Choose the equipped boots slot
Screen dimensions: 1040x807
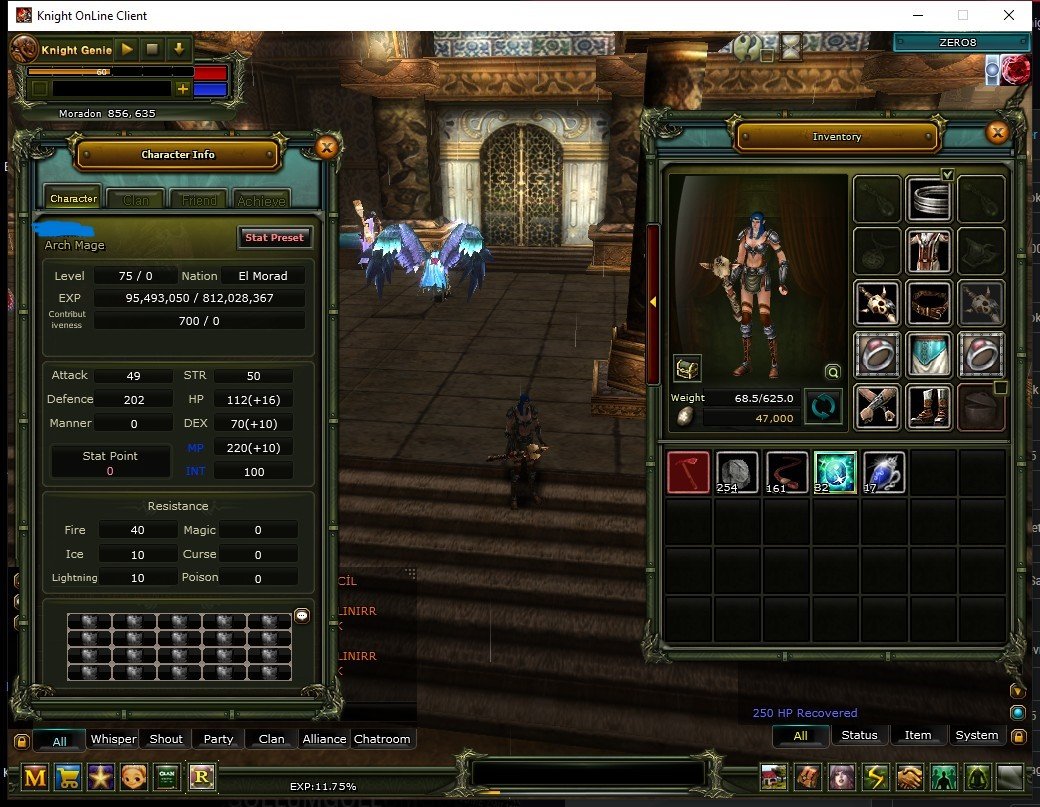(x=929, y=406)
